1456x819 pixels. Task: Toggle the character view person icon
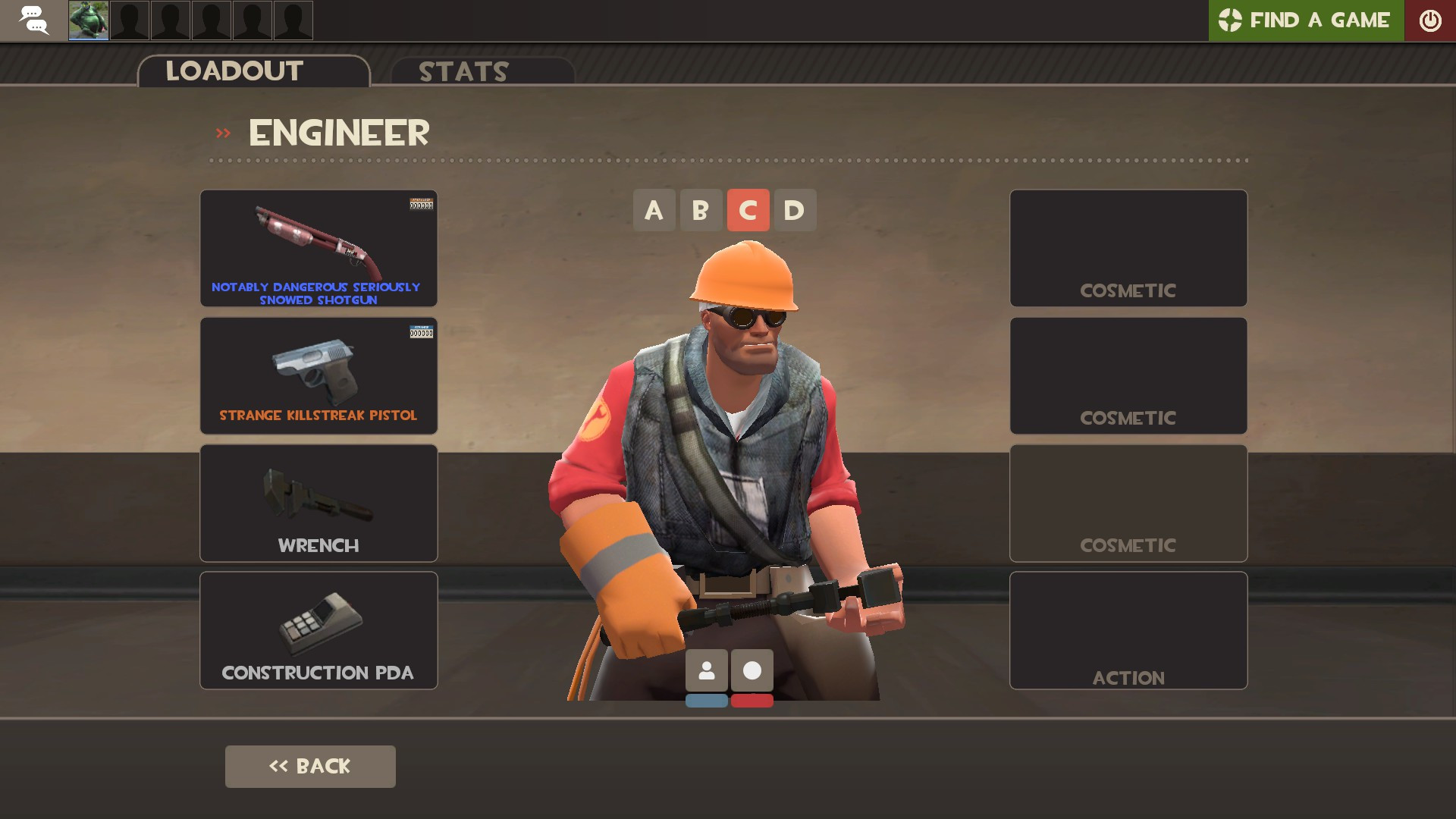point(707,670)
